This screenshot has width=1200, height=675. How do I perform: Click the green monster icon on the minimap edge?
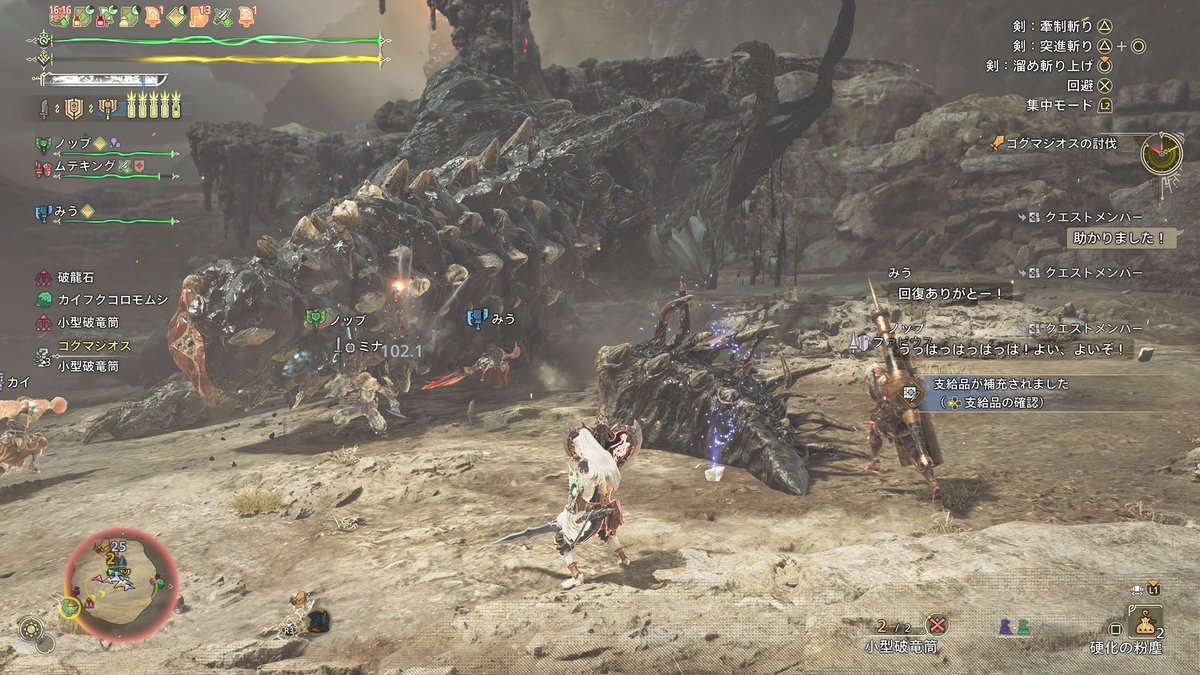point(69,606)
